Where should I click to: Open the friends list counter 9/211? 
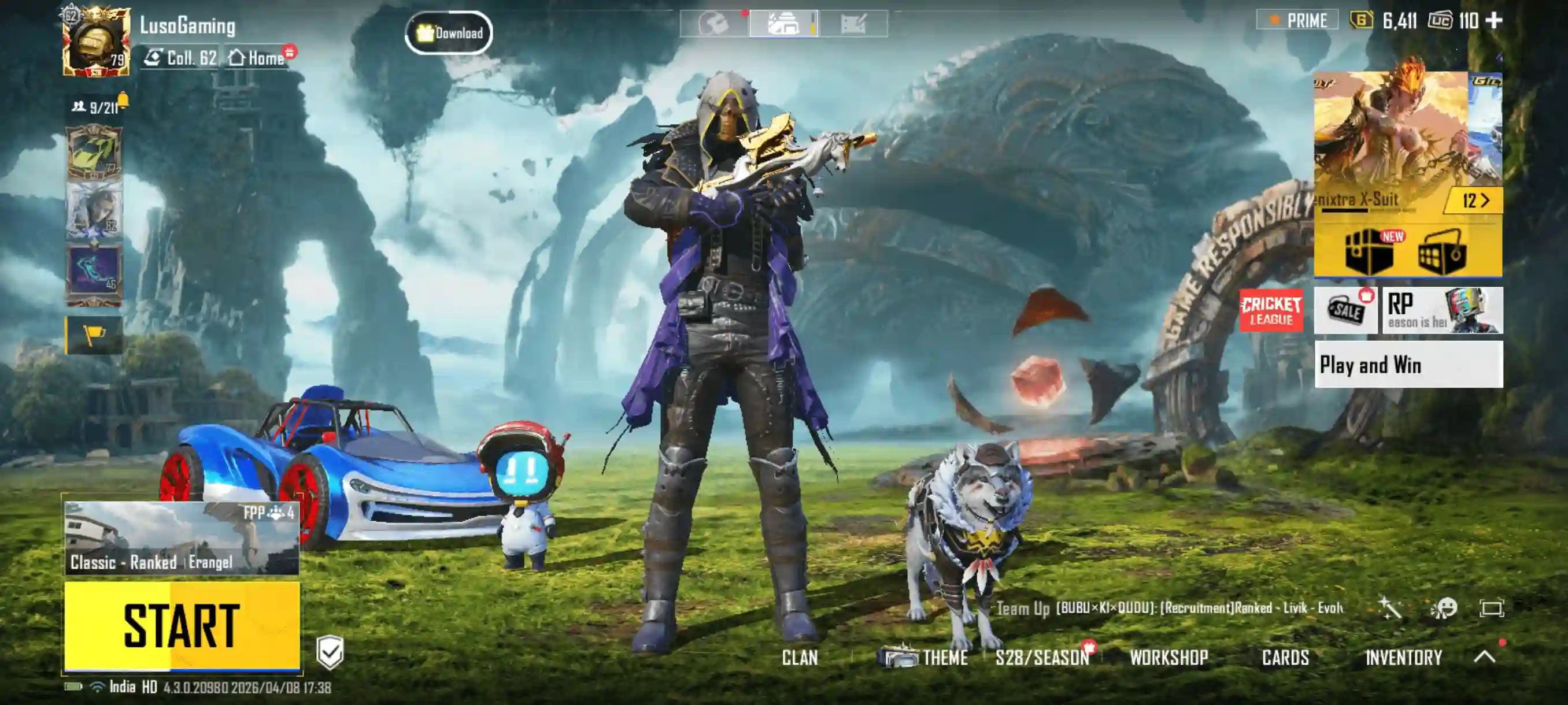click(x=97, y=107)
